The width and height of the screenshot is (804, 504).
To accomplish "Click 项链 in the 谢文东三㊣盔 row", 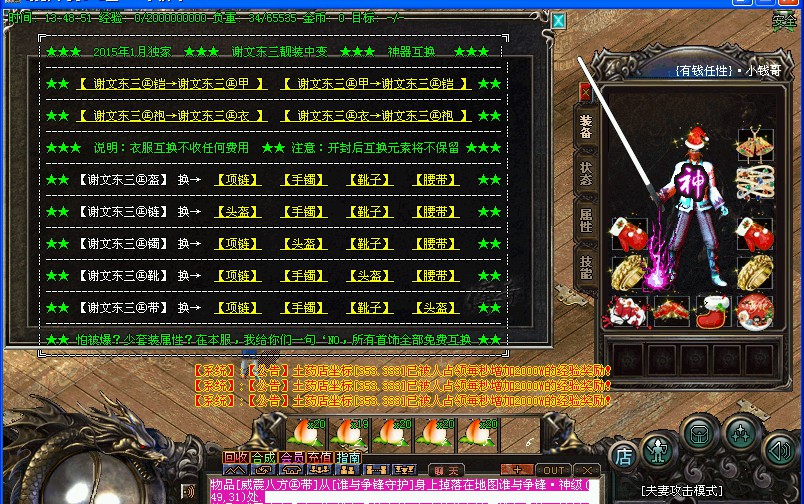I will (x=236, y=180).
